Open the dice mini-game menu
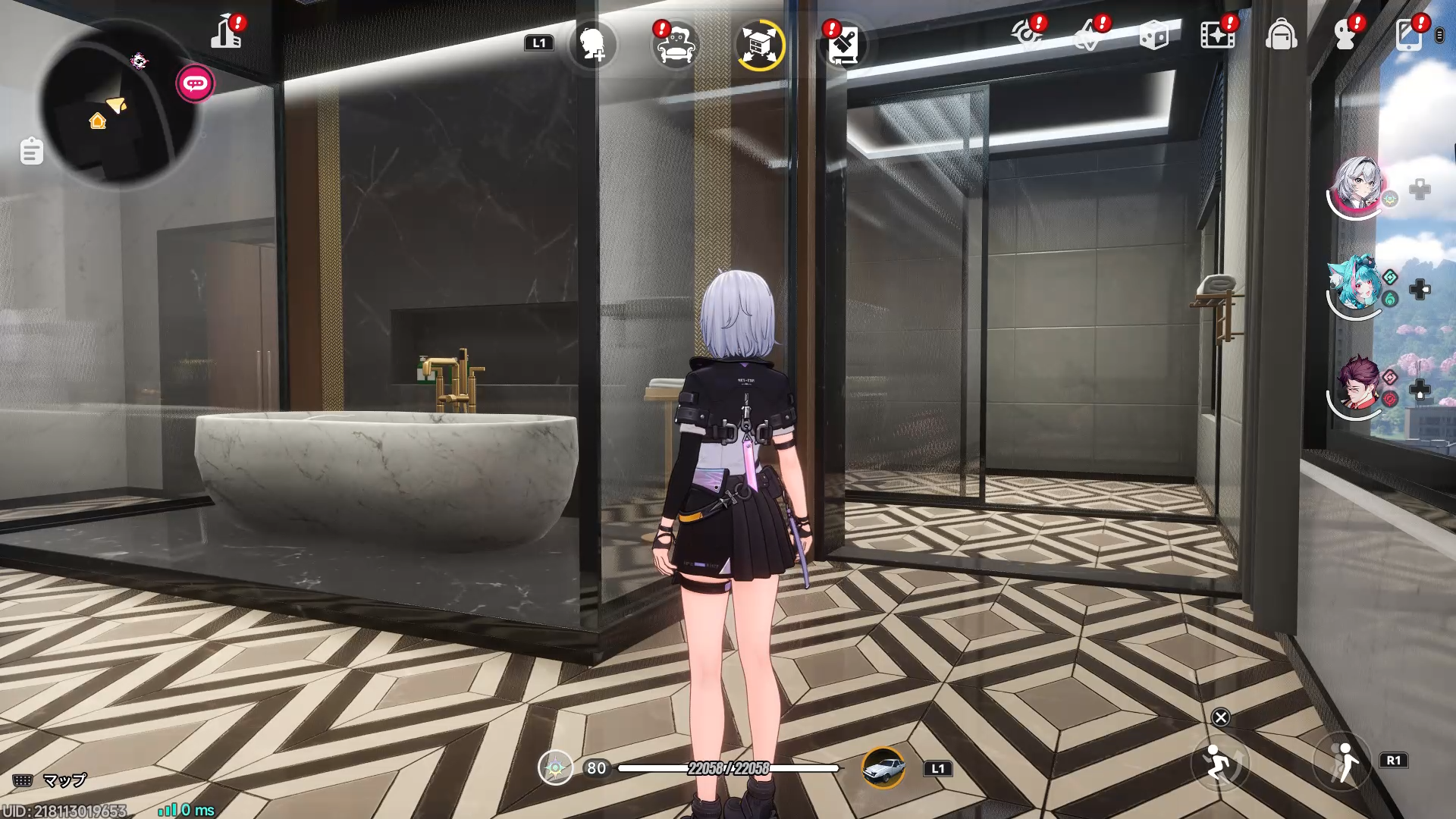Screen dimensions: 1456x819 tap(1153, 34)
